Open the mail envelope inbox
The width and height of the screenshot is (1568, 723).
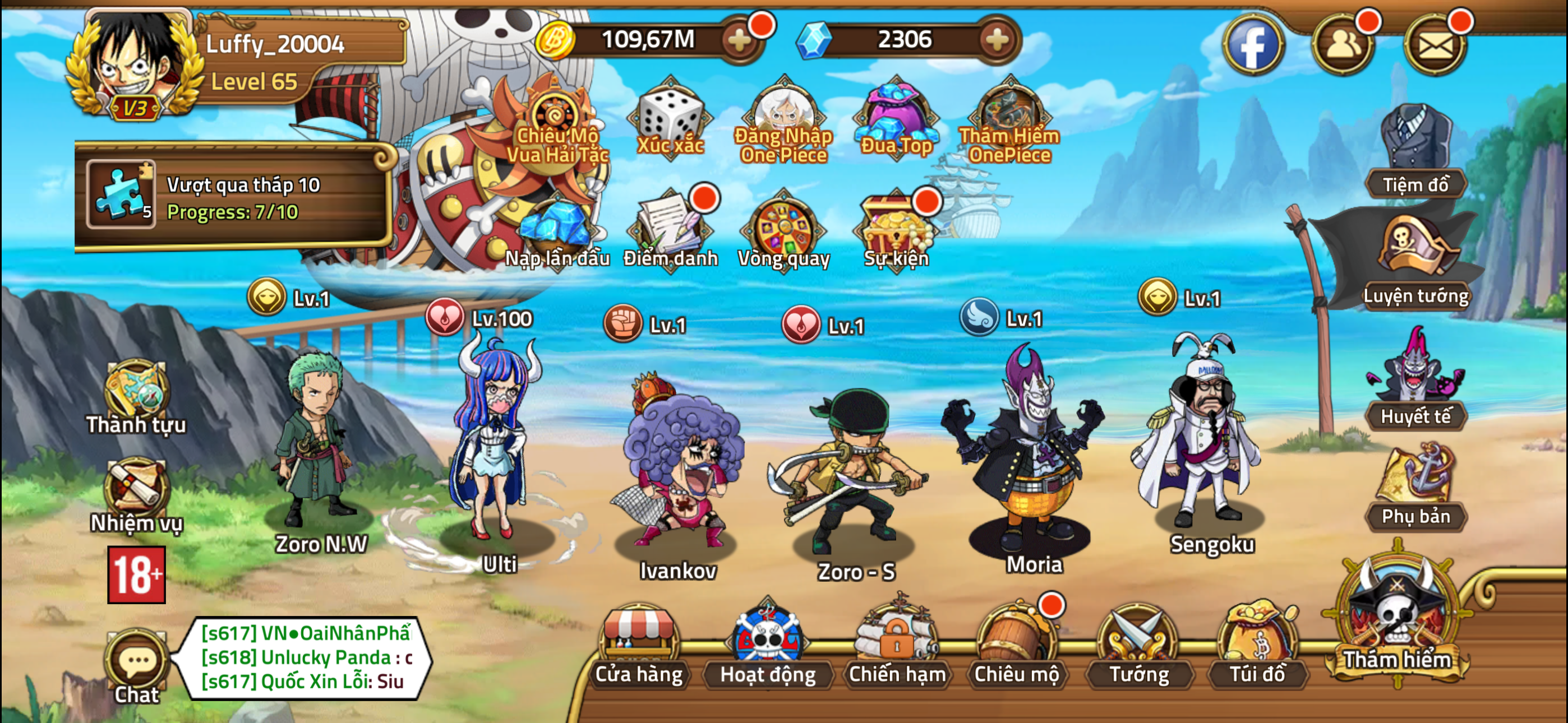1435,45
